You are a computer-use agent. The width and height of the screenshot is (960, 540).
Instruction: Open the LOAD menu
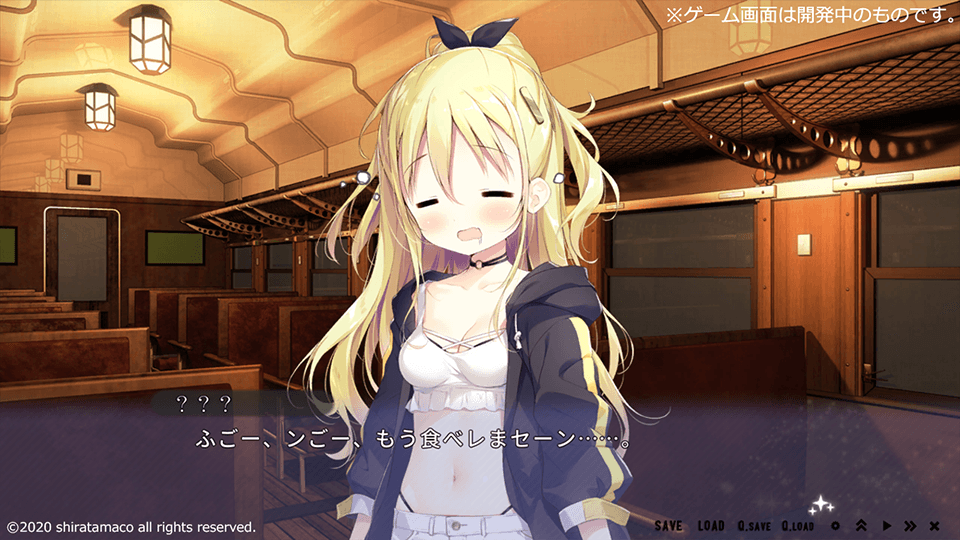click(x=711, y=526)
